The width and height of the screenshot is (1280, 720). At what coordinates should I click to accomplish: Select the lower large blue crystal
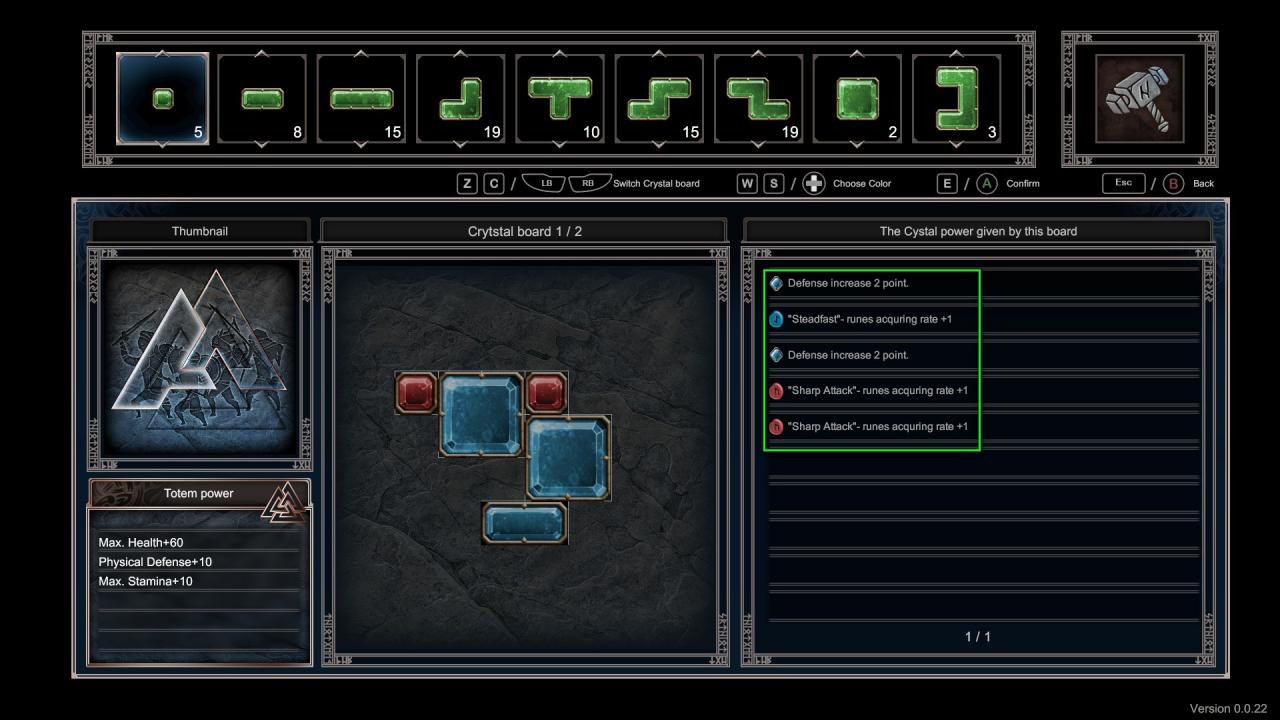click(x=567, y=457)
